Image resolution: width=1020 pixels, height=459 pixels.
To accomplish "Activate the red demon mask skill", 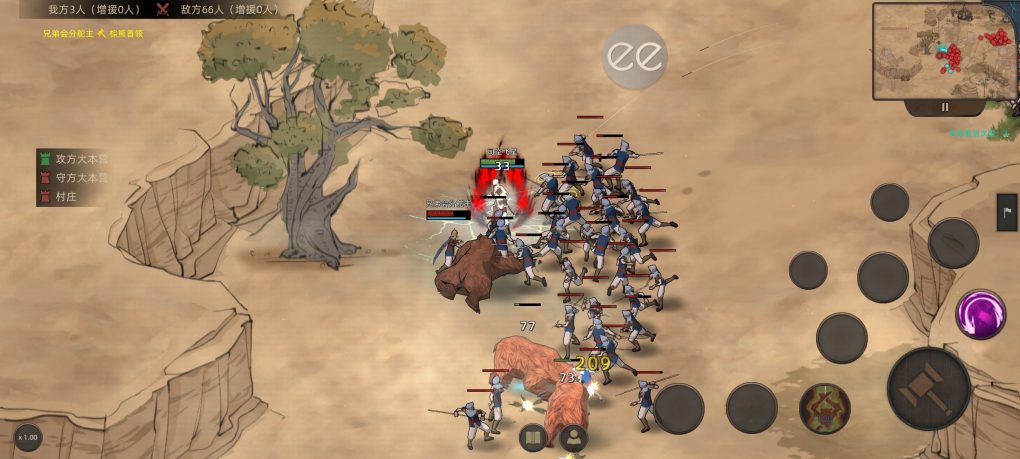I will [x=825, y=408].
